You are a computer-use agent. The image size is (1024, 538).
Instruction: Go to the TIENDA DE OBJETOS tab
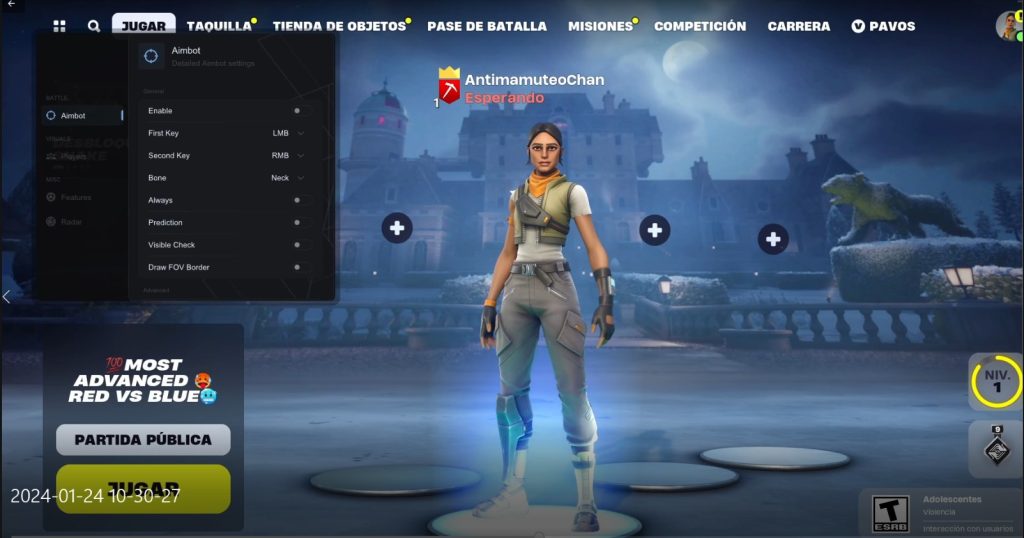pos(340,26)
